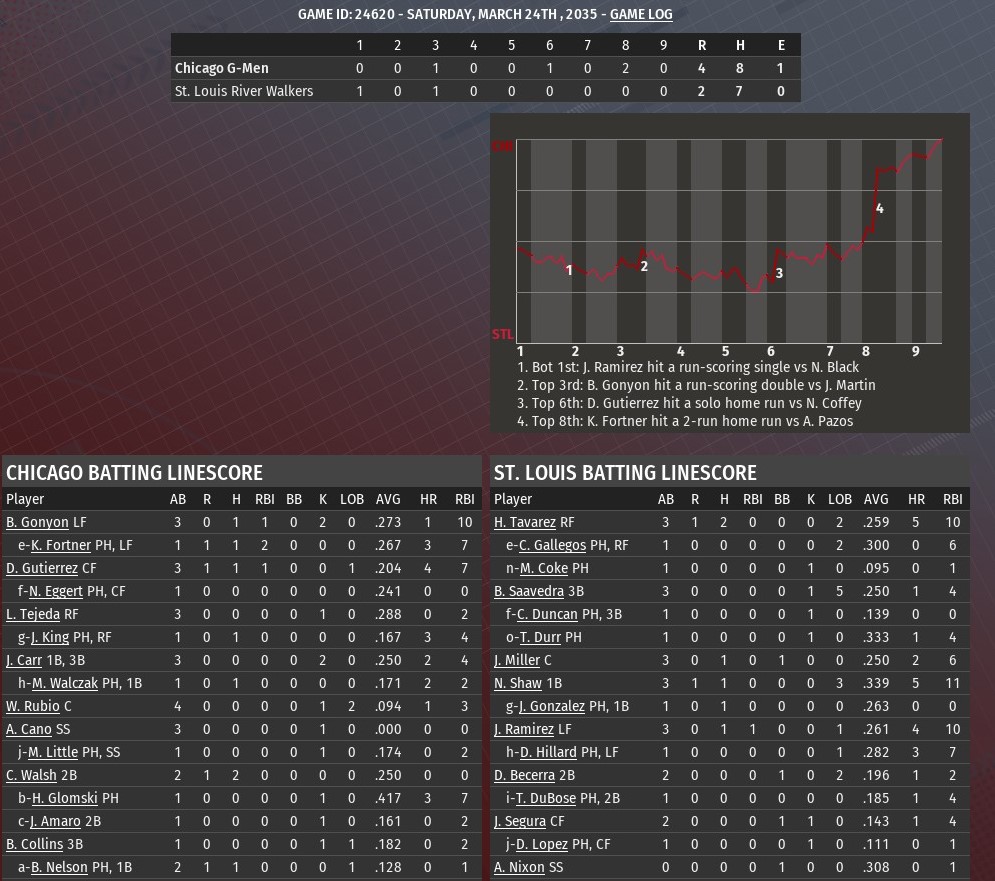995x881 pixels.
Task: Open the GAME LOG link
Action: (641, 14)
